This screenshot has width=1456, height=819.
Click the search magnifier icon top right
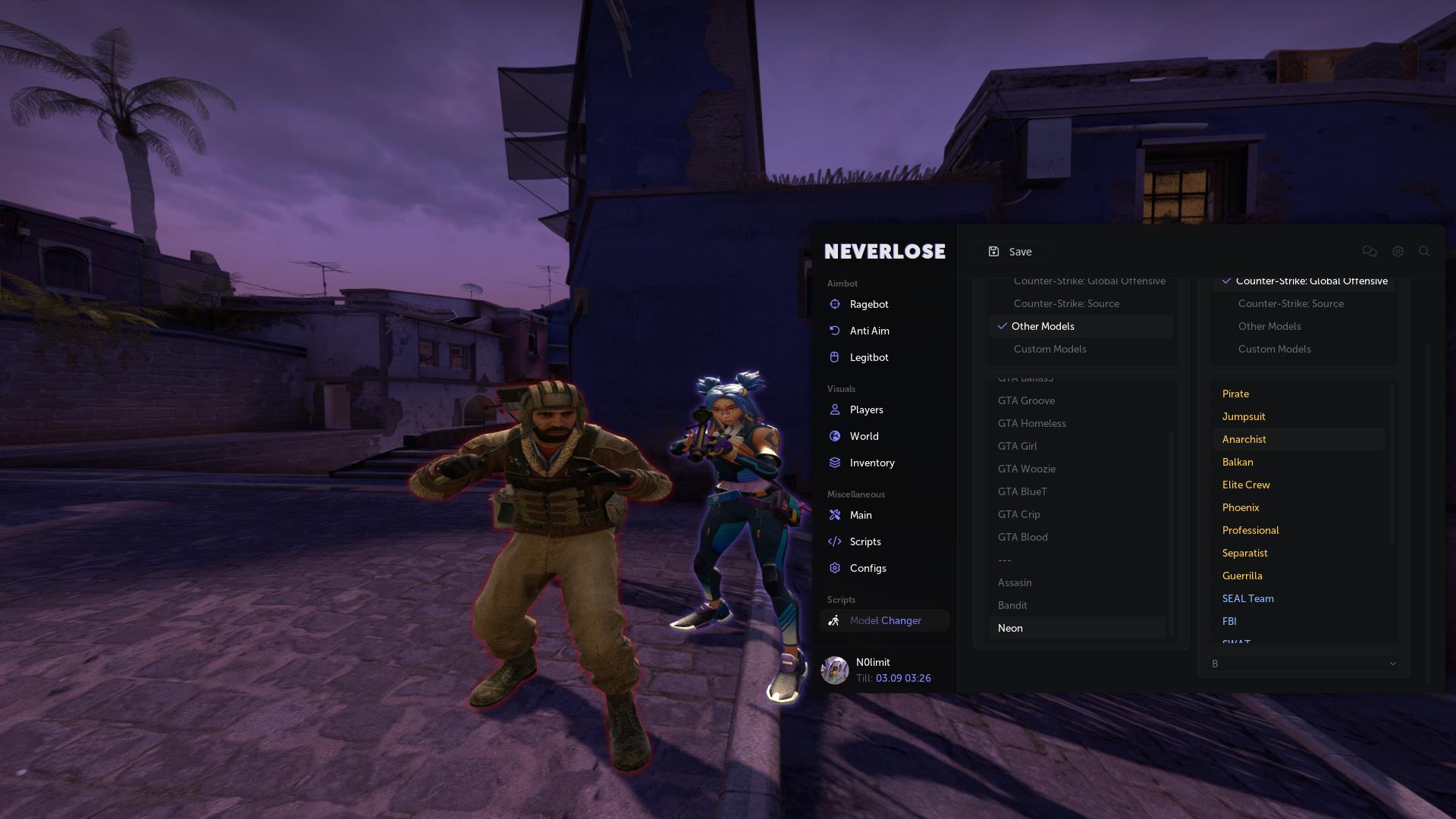tap(1424, 251)
